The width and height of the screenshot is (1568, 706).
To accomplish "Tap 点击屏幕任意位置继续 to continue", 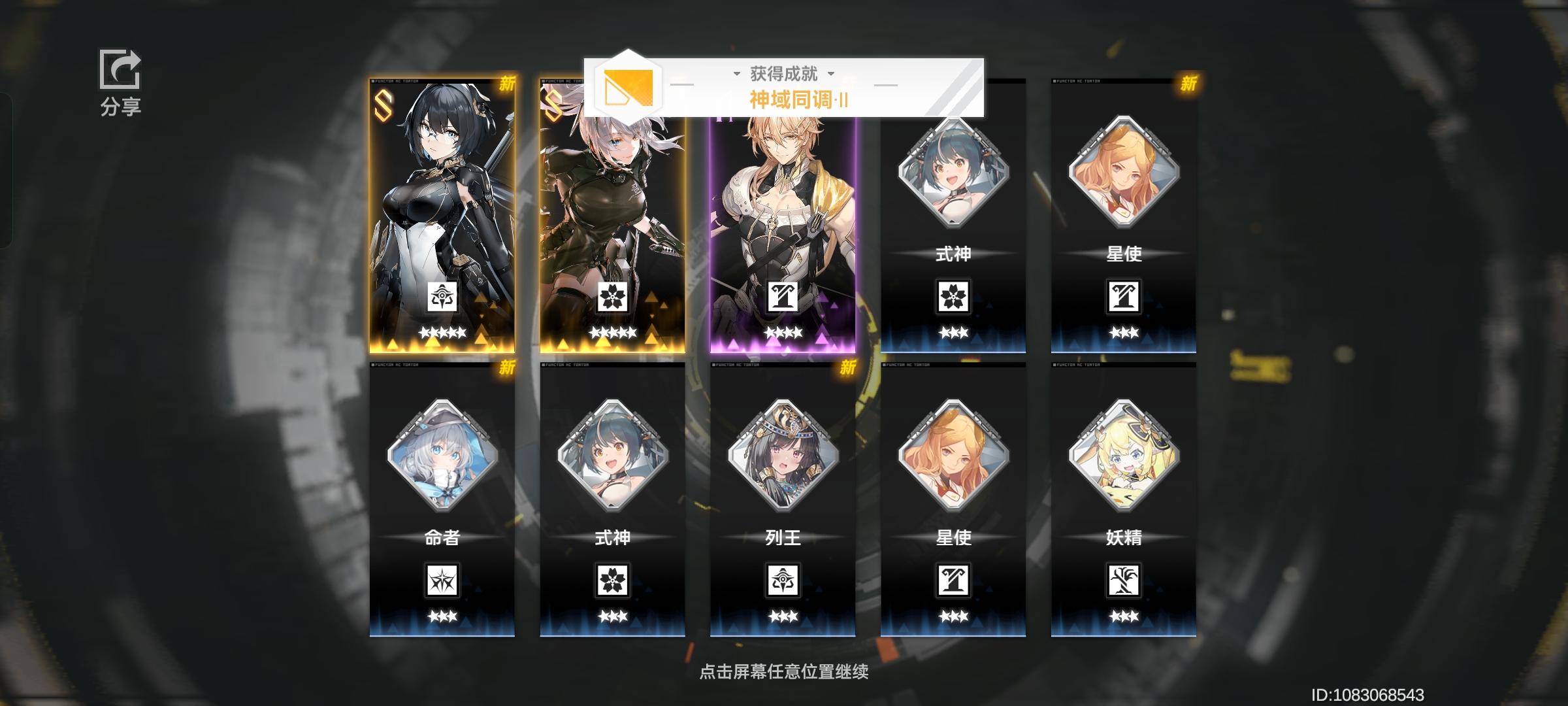I will [x=783, y=671].
